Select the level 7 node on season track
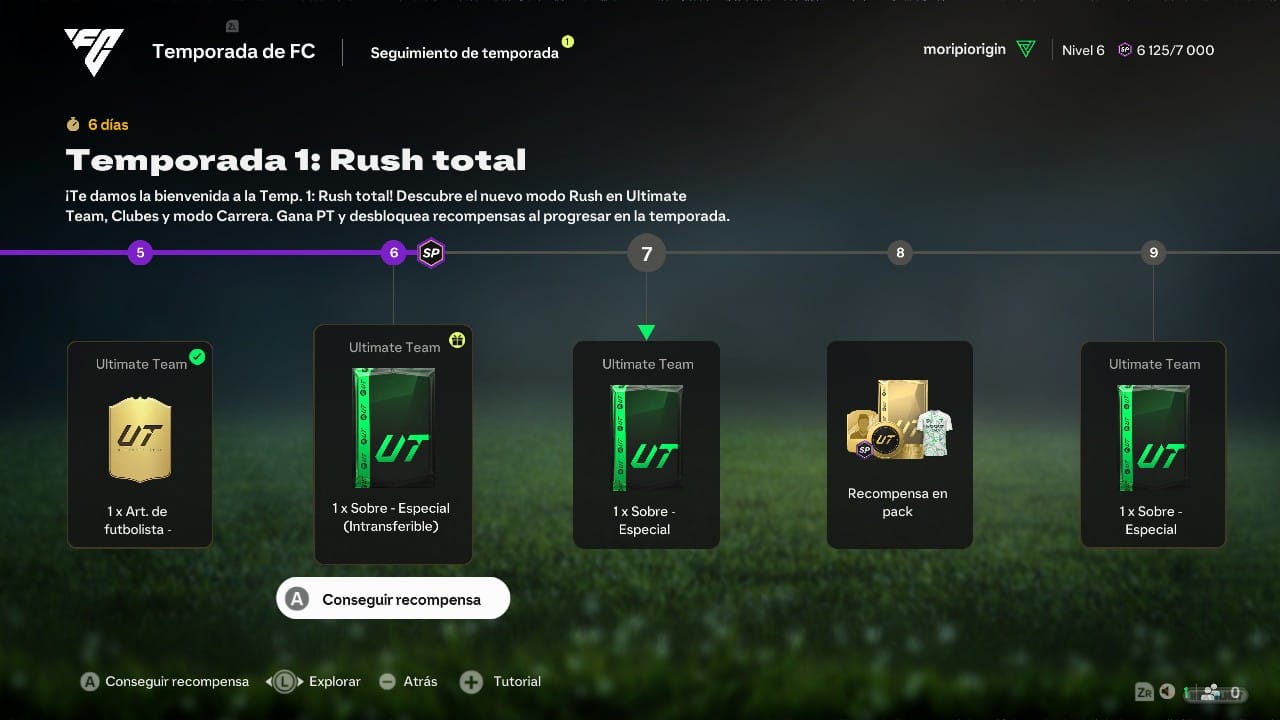 pyautogui.click(x=646, y=254)
